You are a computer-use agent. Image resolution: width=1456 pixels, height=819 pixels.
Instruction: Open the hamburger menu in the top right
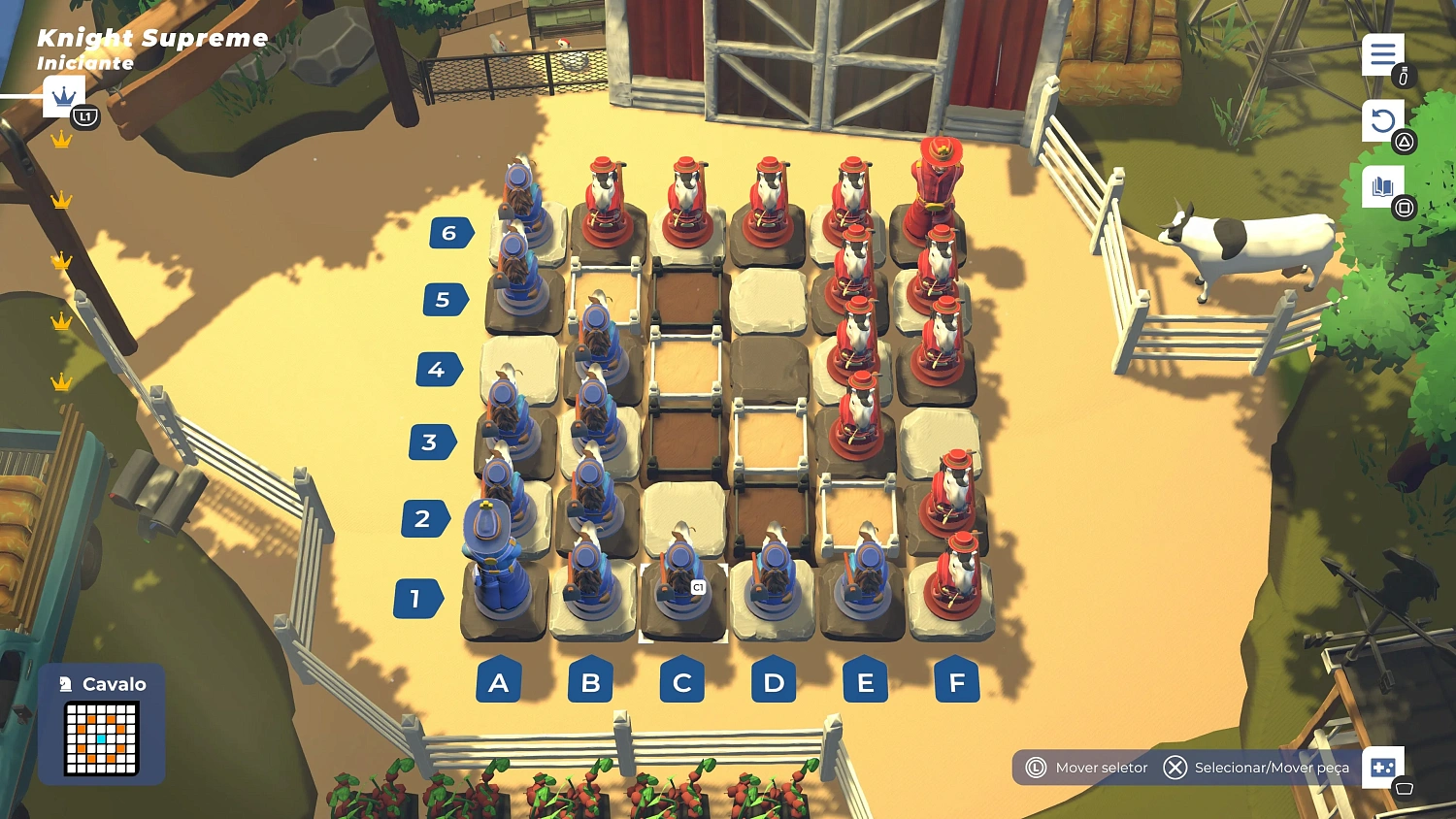(1382, 54)
